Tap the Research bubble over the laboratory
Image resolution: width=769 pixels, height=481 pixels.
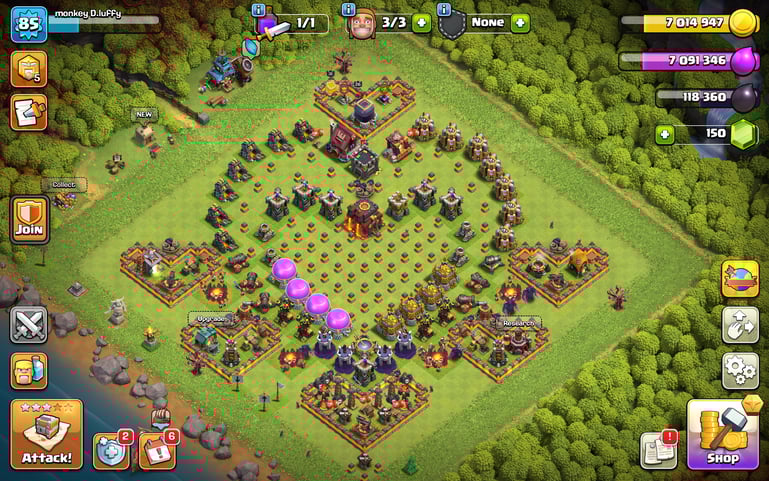pyautogui.click(x=518, y=323)
